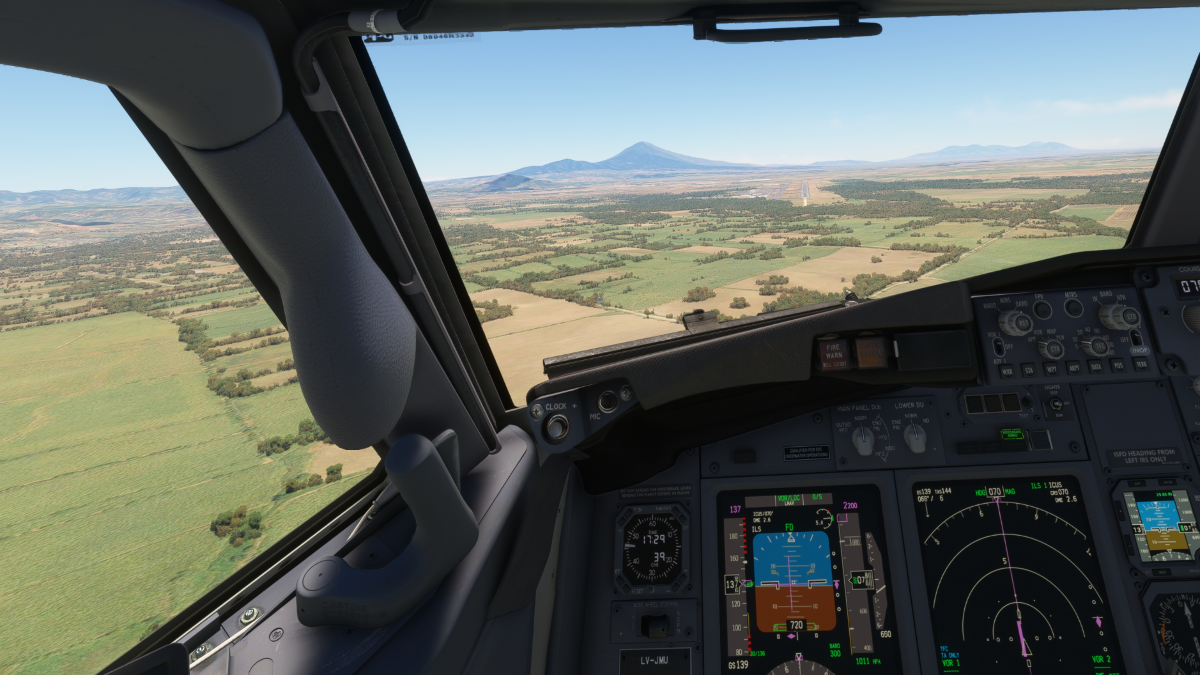Click the green below glideslope inhibit light
The image size is (1200, 675).
click(x=1013, y=434)
